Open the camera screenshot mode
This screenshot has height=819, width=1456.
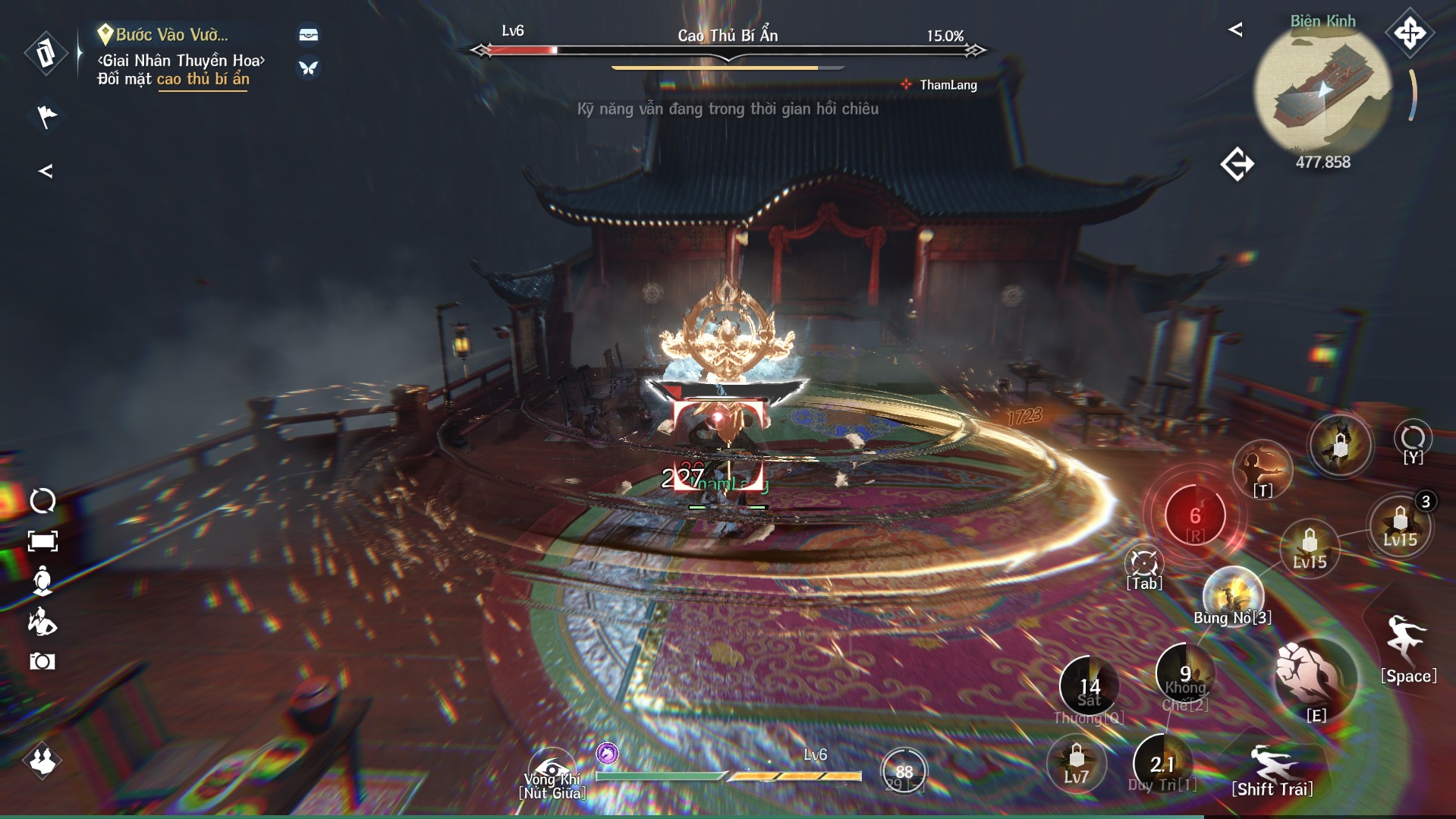pyautogui.click(x=42, y=661)
